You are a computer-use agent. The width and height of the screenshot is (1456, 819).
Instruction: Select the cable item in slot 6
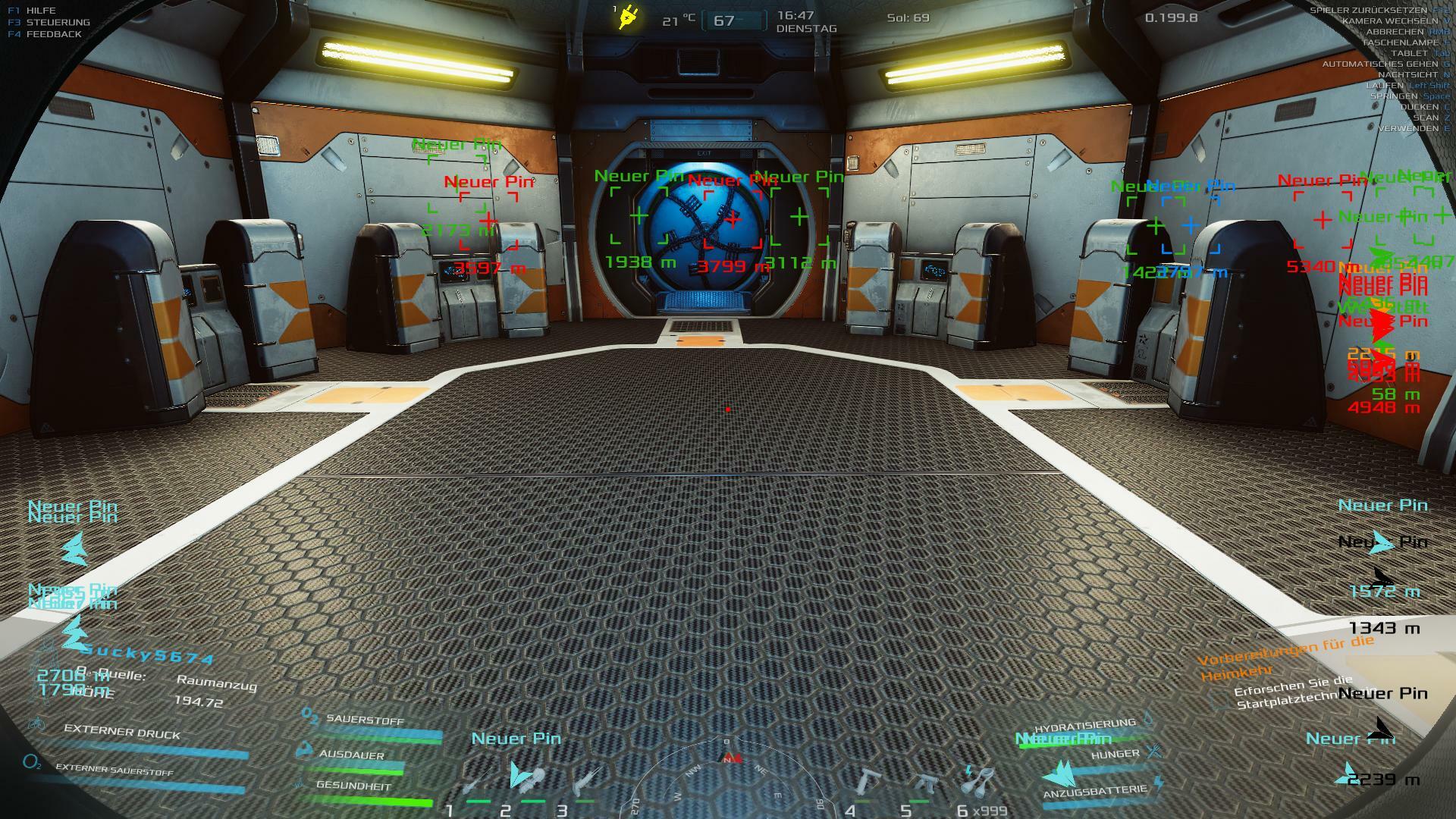[980, 780]
